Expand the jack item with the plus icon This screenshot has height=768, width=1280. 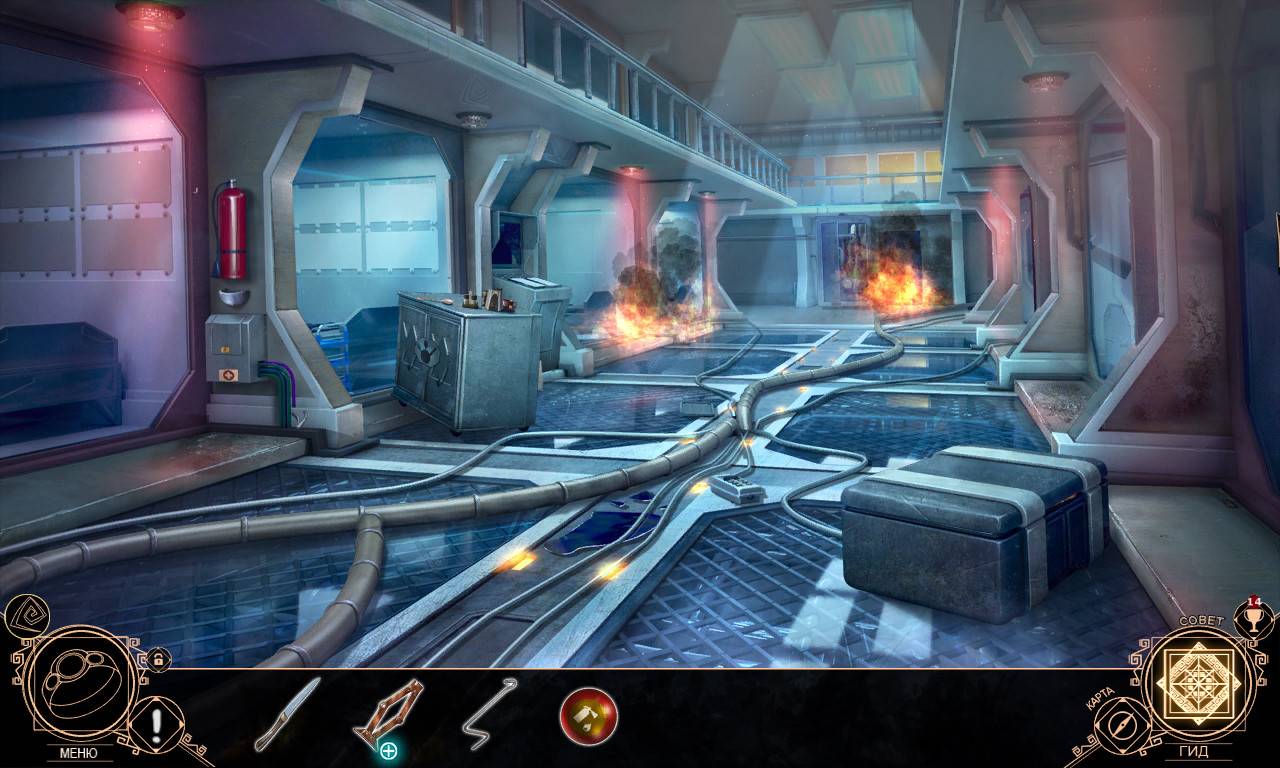click(x=388, y=750)
